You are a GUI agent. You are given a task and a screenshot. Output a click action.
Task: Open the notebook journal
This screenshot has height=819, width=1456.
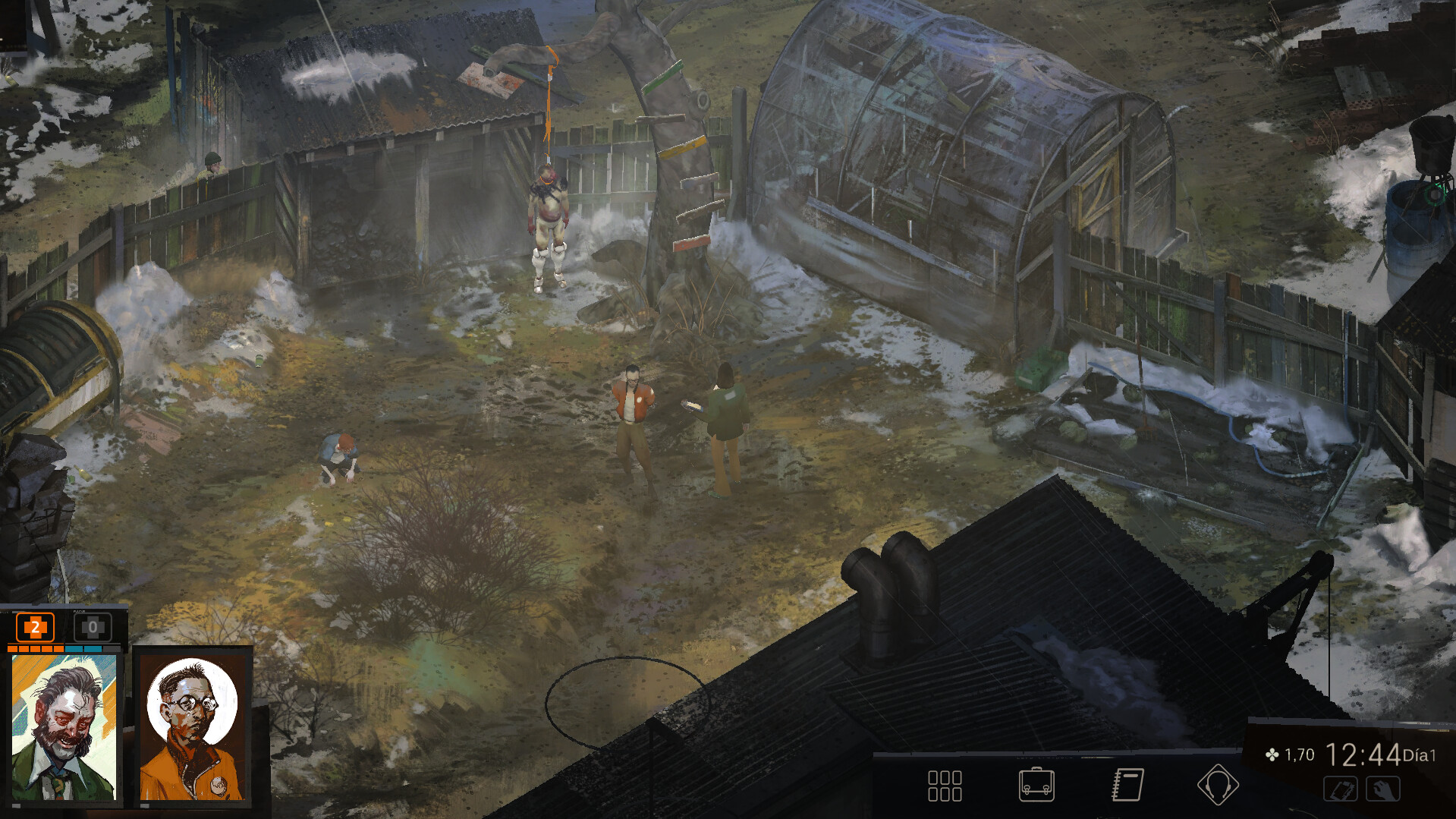pos(1127,785)
